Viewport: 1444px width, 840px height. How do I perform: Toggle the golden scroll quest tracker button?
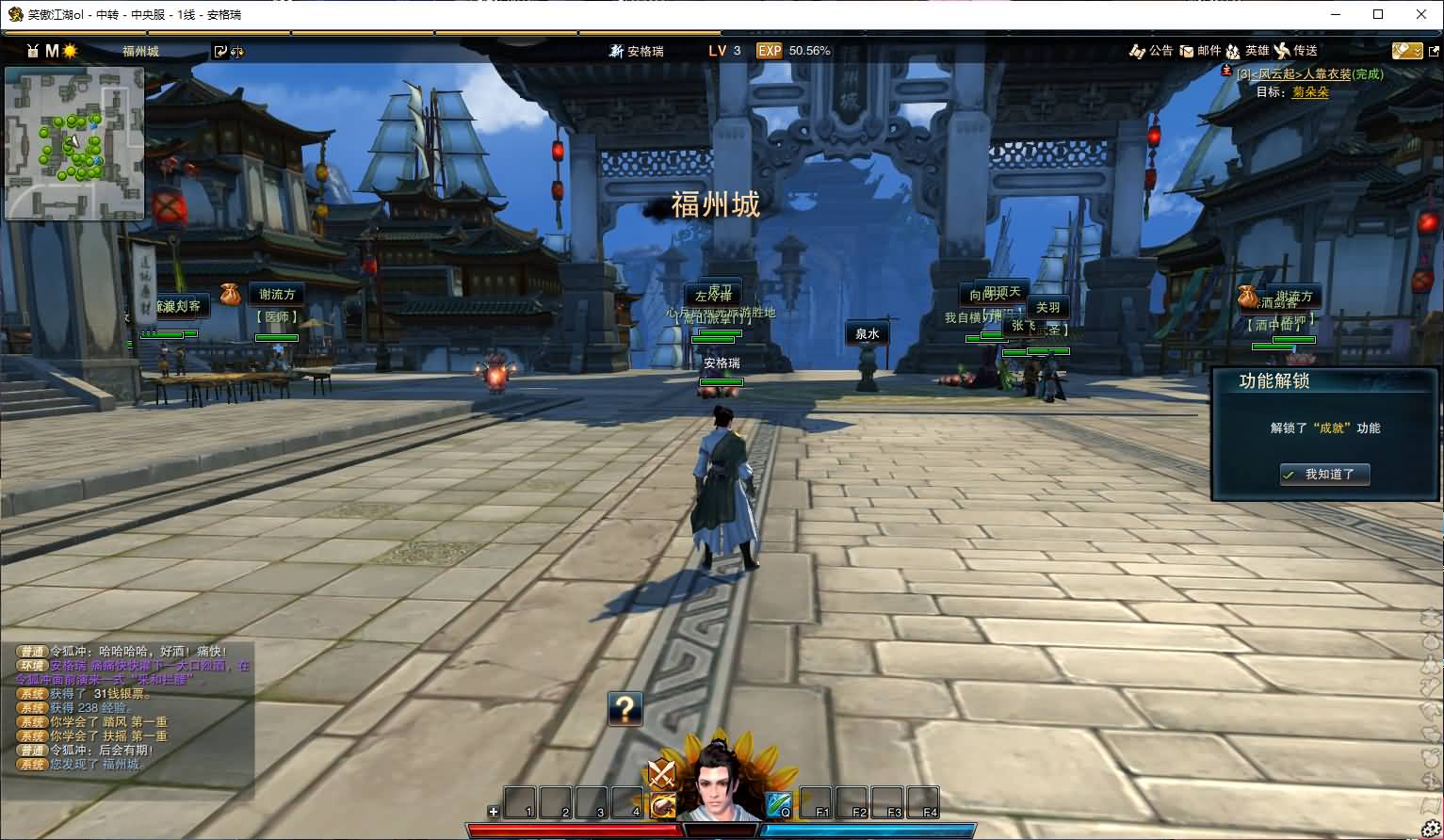(x=1406, y=51)
